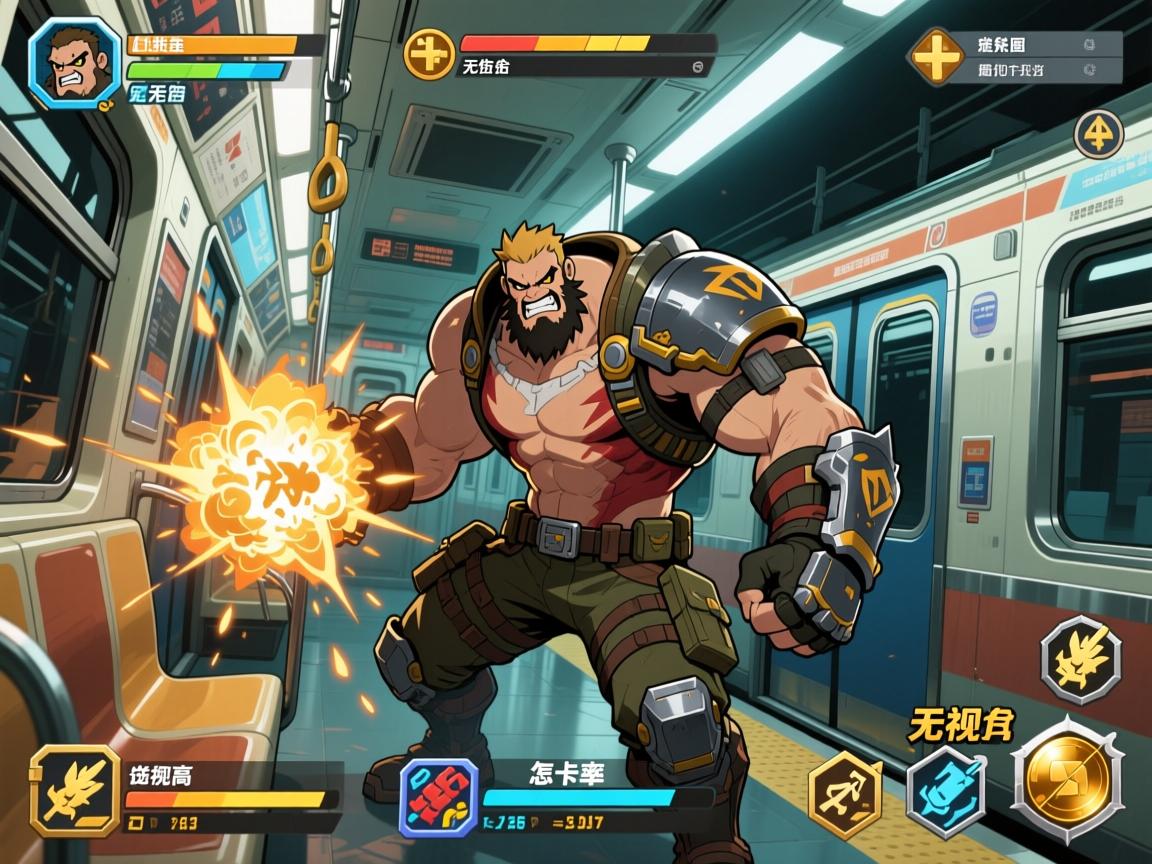
Task: Activate the silver hexagon burst skill
Action: tap(1080, 659)
